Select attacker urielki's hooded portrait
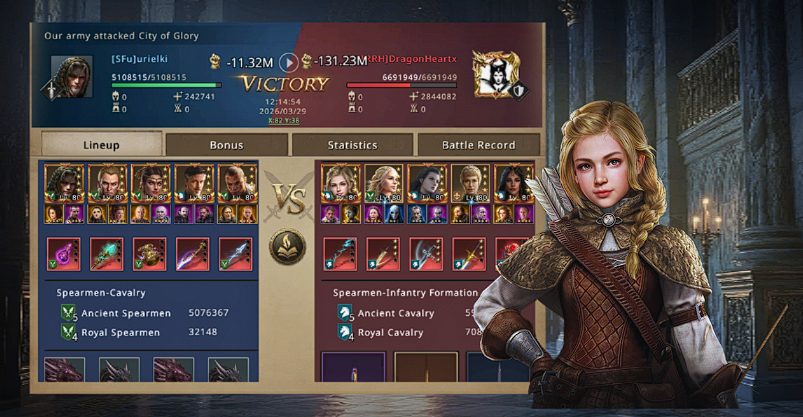This screenshot has height=417, width=803. [71, 76]
